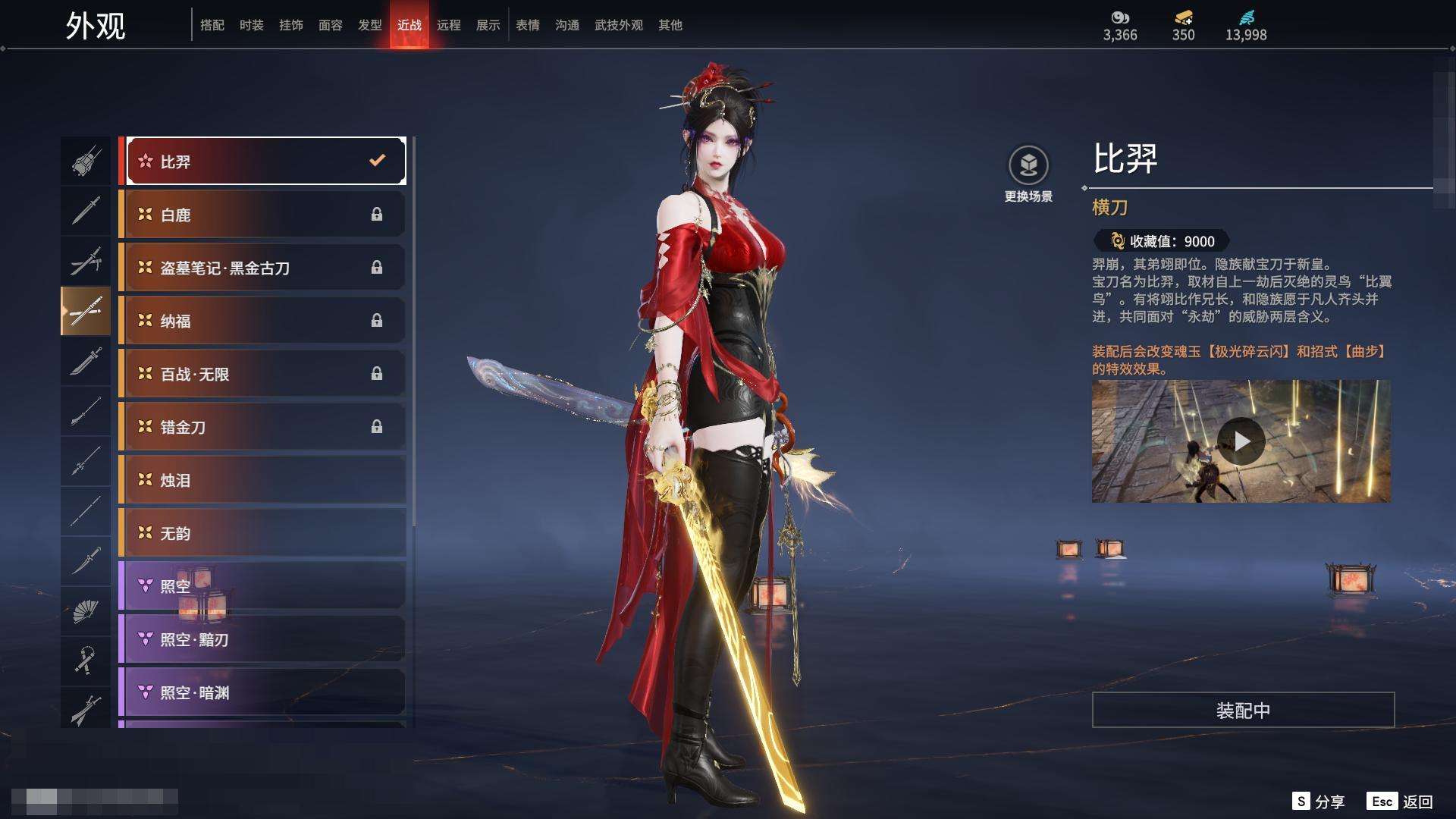
Task: Open the 挂饰 tab
Action: (290, 25)
